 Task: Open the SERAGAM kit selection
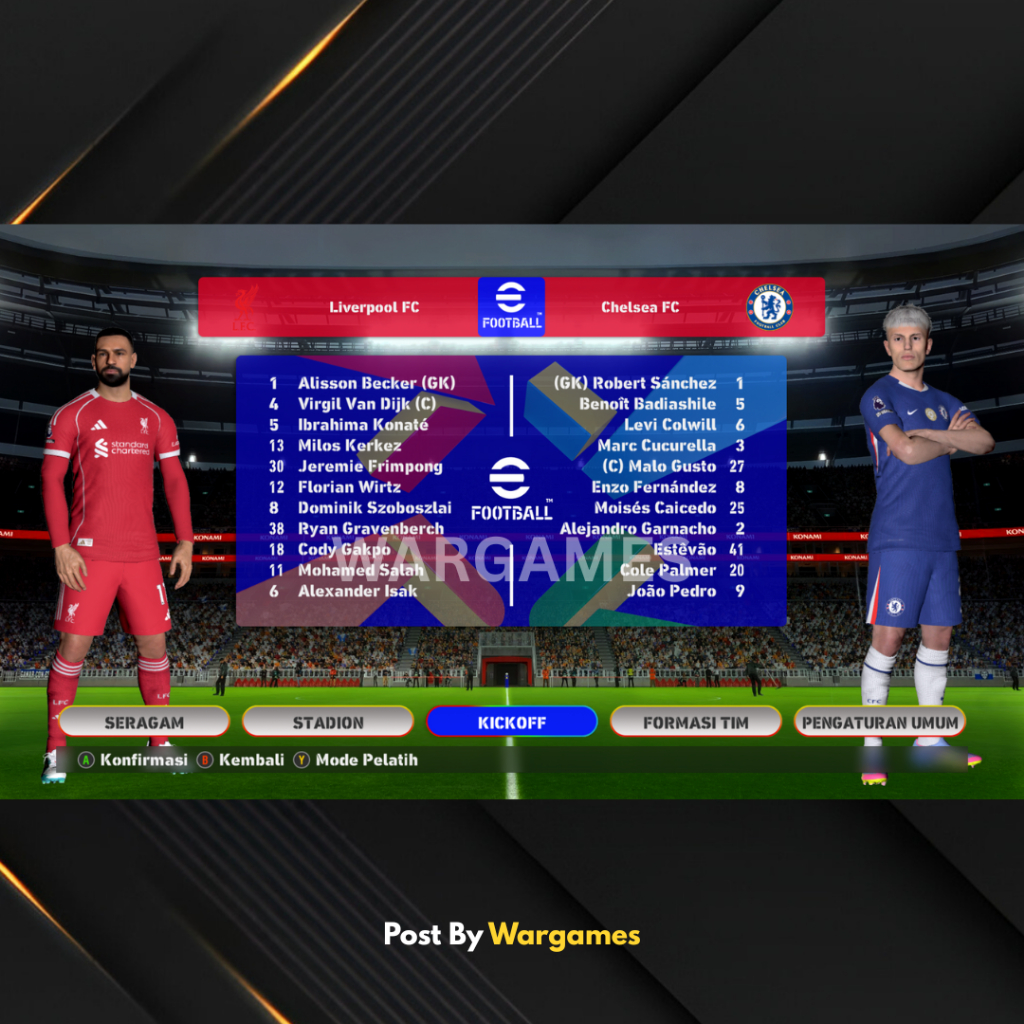click(144, 722)
